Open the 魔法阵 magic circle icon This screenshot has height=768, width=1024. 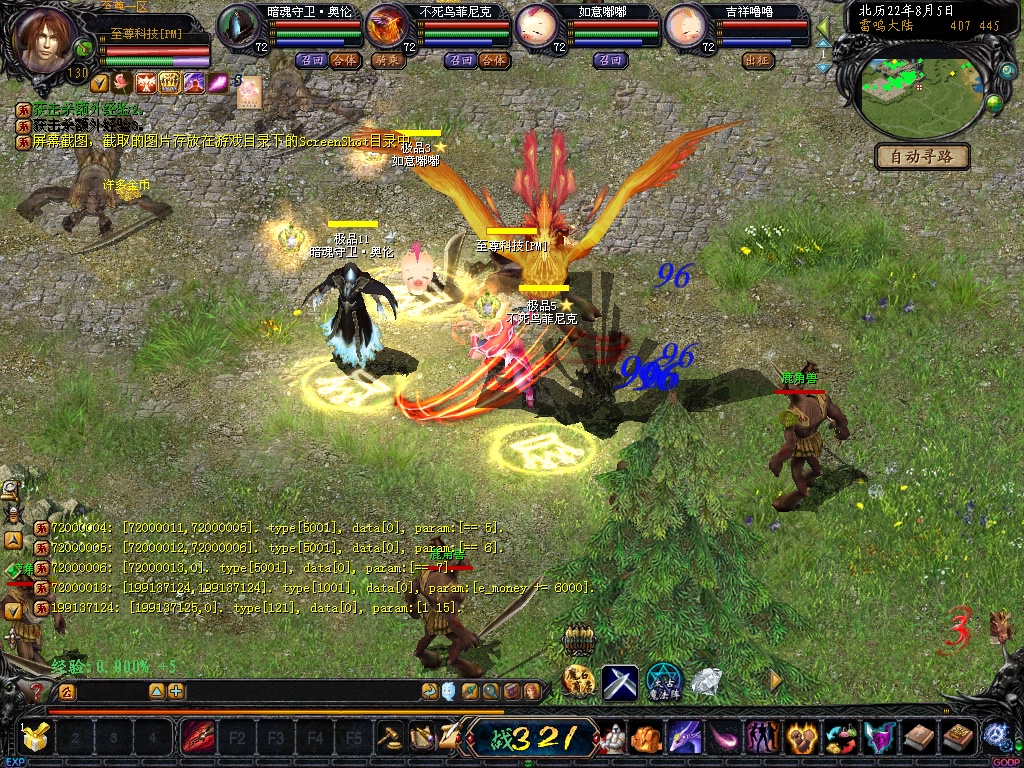pyautogui.click(x=664, y=682)
